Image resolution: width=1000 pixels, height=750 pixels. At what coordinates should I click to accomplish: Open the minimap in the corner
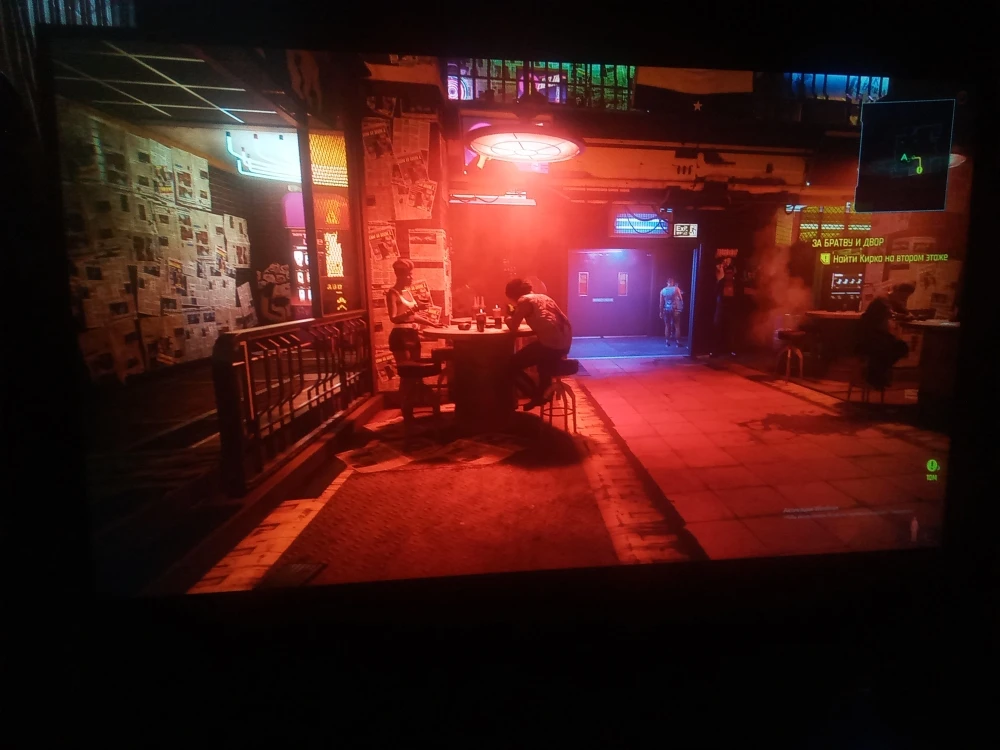(x=904, y=155)
